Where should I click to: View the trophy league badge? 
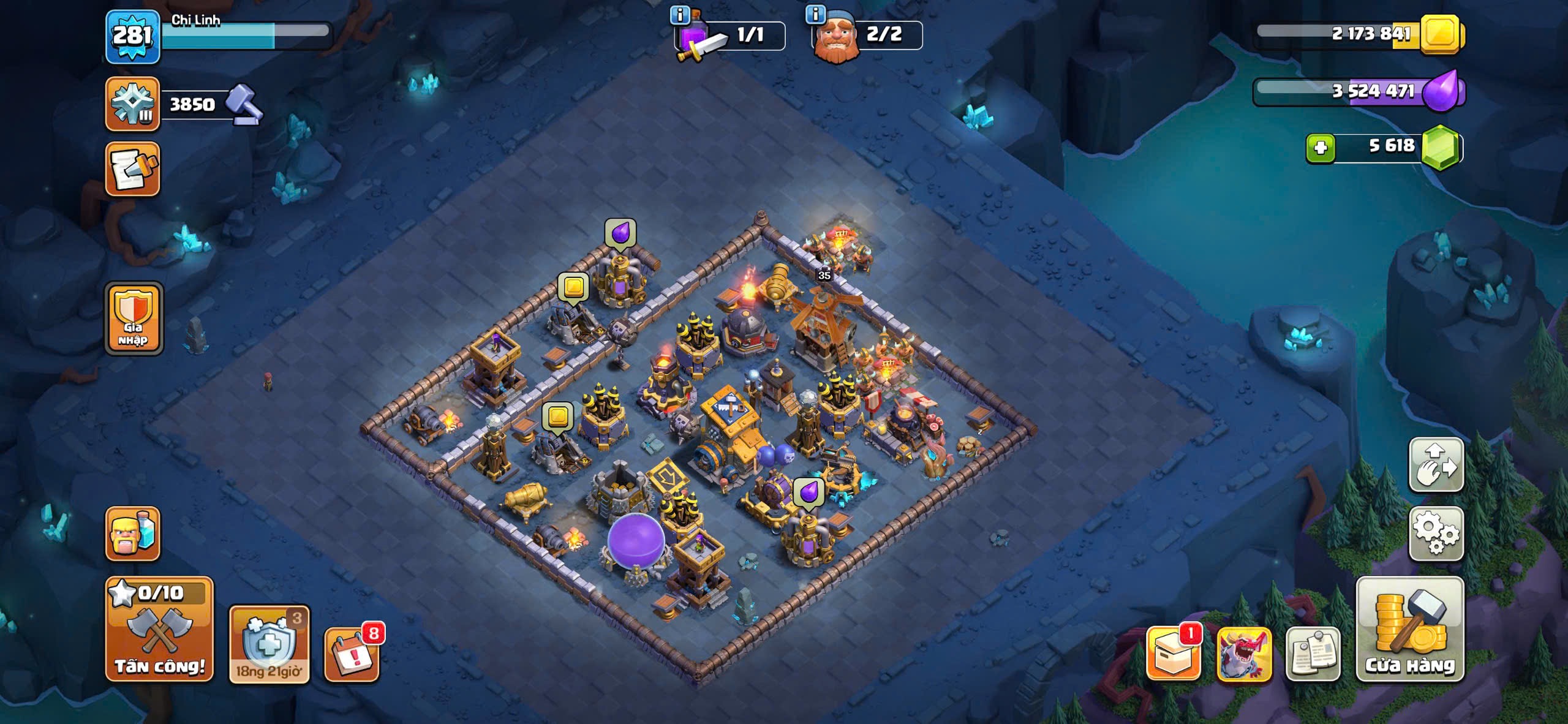132,104
